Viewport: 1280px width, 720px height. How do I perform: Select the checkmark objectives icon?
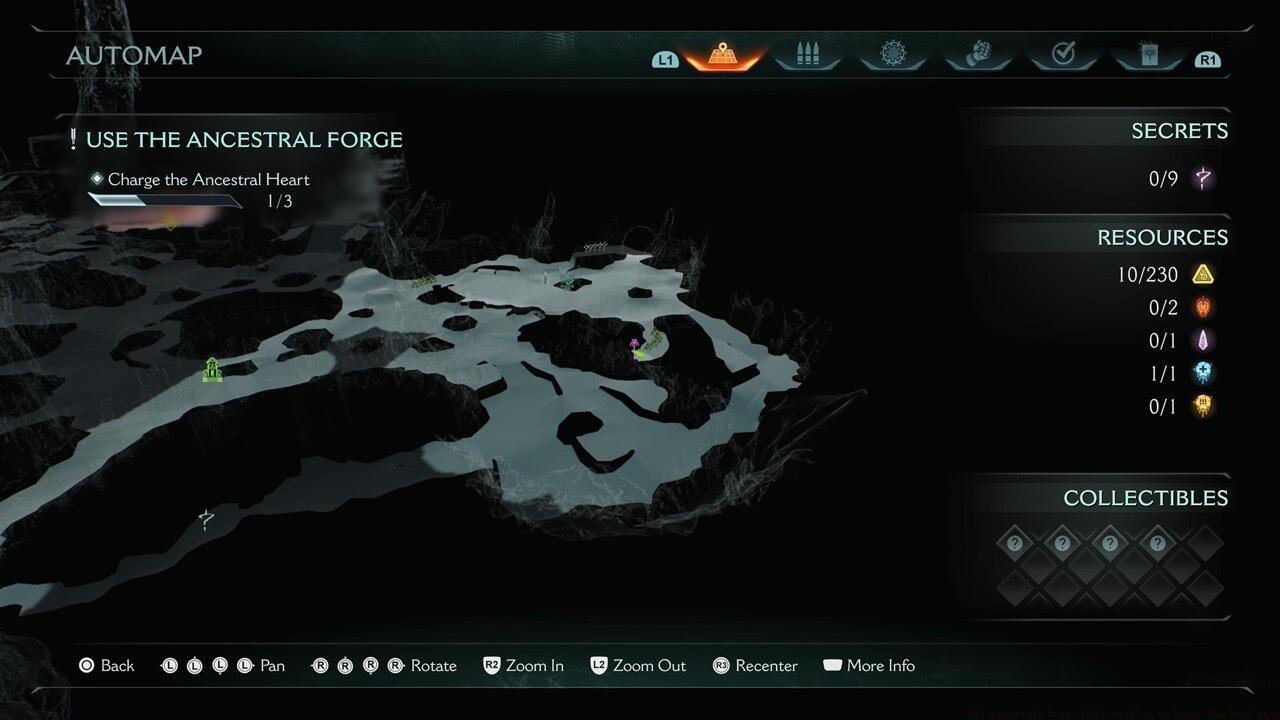(1064, 53)
